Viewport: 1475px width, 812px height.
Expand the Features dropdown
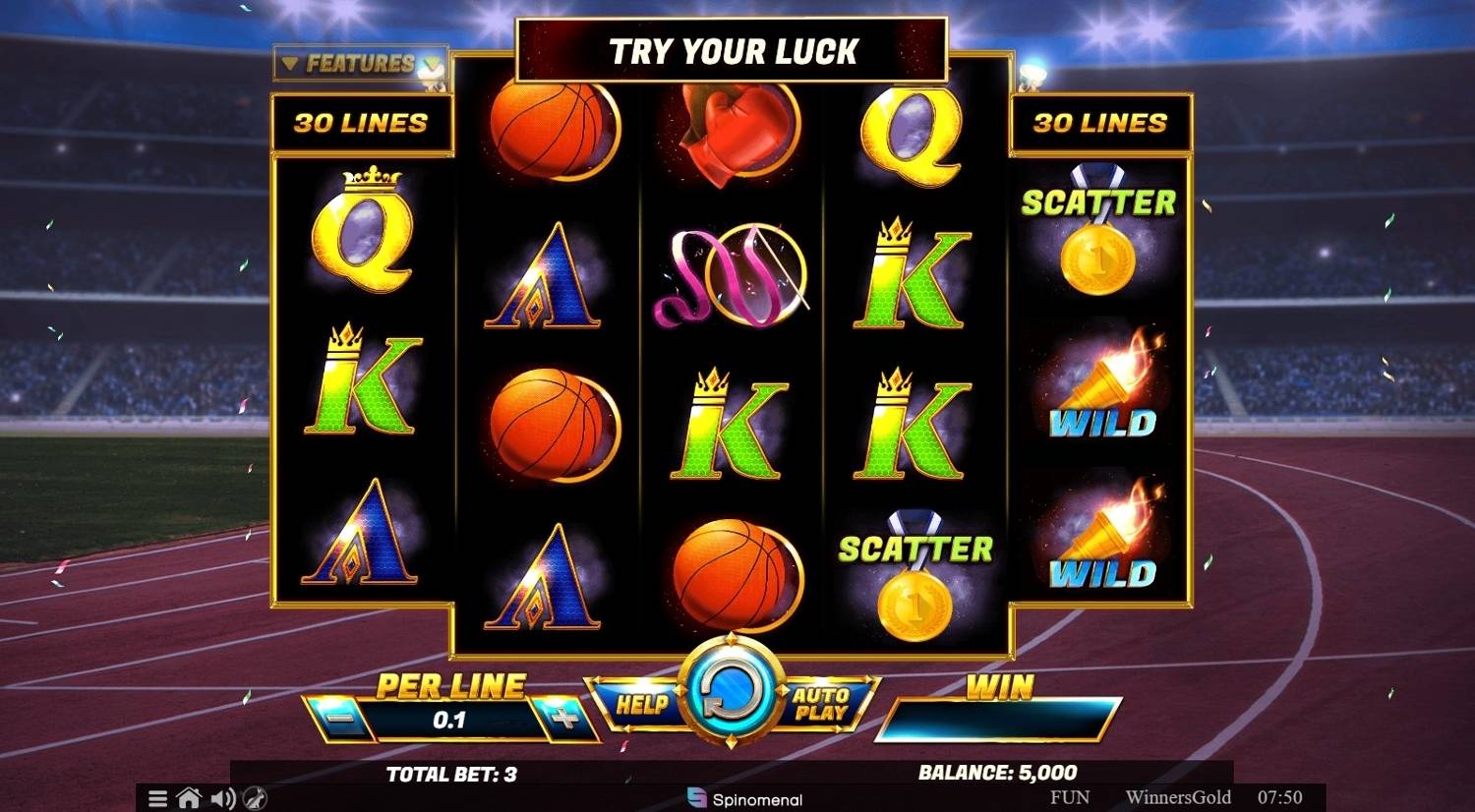(360, 64)
